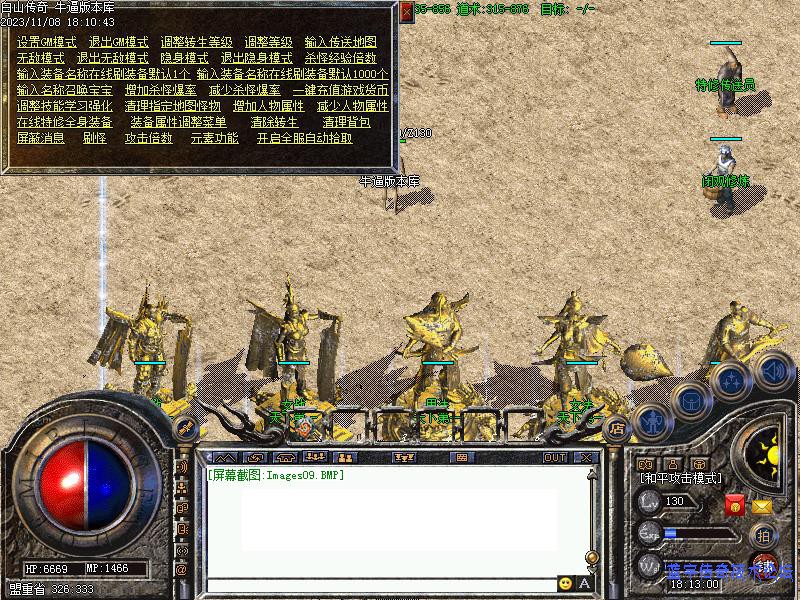Select 设置GM模式 in the GM menu

pyautogui.click(x=47, y=42)
